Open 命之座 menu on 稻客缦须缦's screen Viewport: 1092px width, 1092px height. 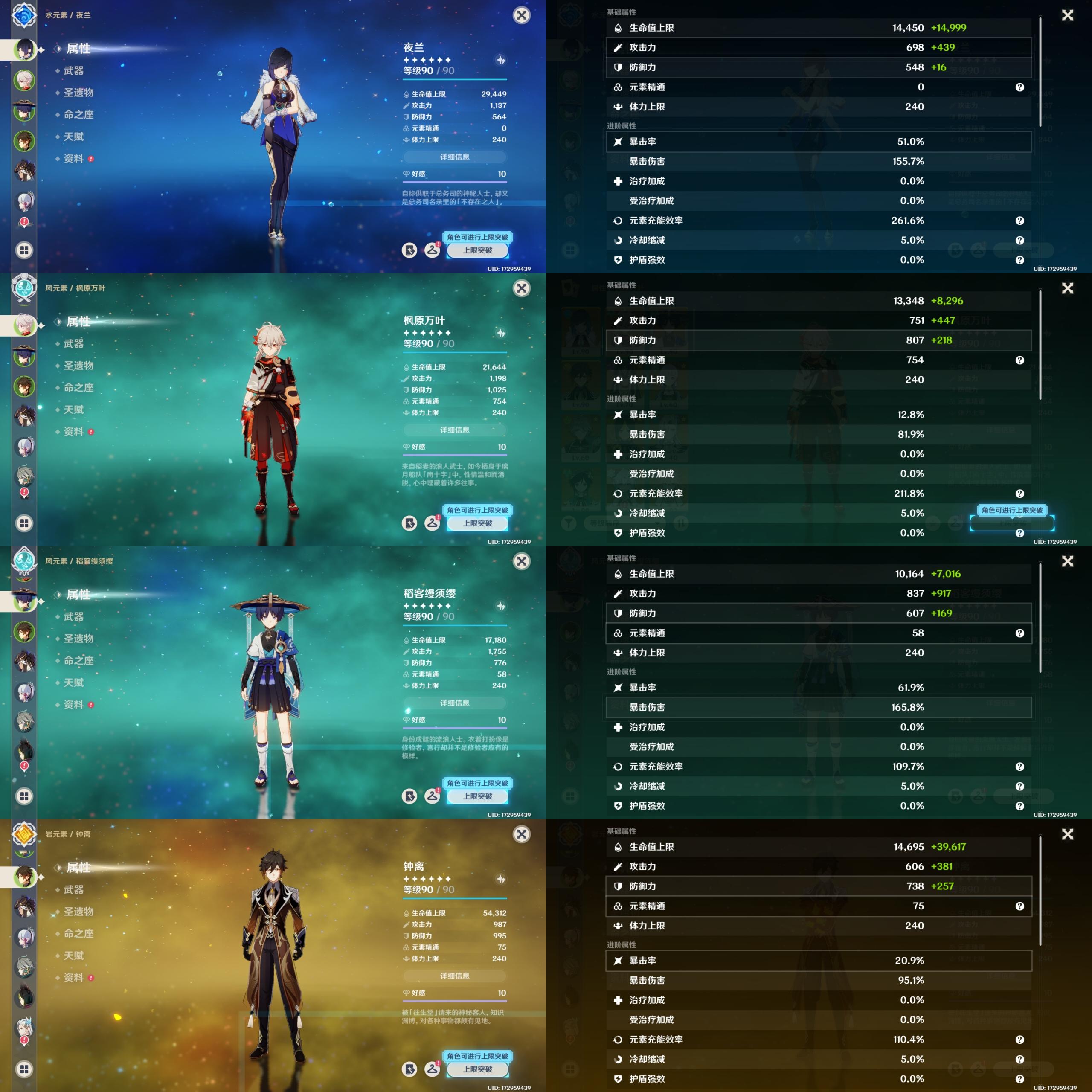[78, 661]
